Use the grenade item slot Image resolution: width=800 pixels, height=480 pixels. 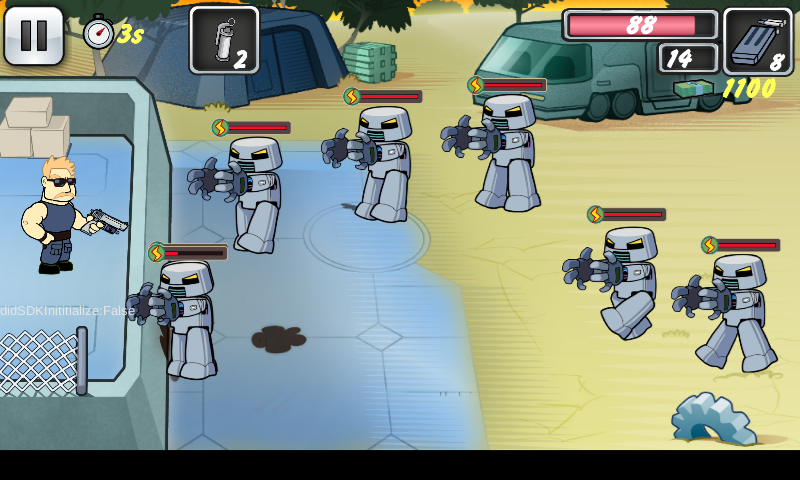tap(224, 40)
